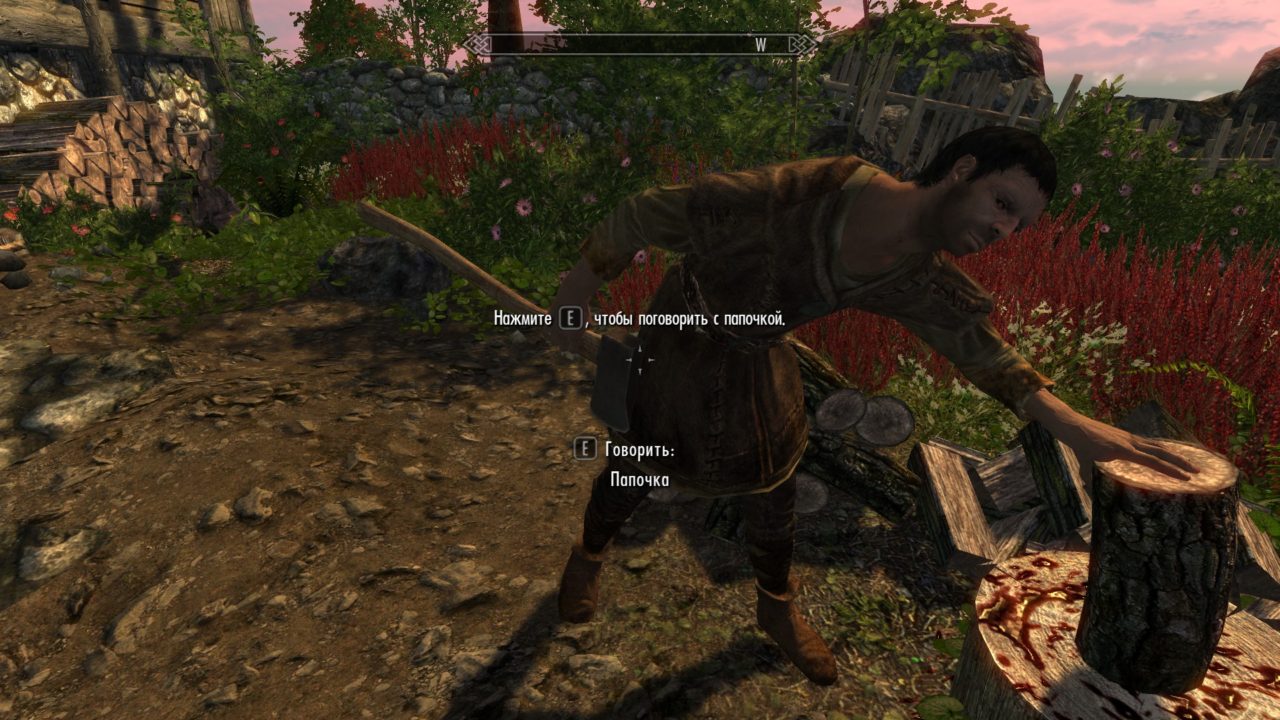Click the center notch of the compass bar
This screenshot has width=1280, height=720.
640,44
